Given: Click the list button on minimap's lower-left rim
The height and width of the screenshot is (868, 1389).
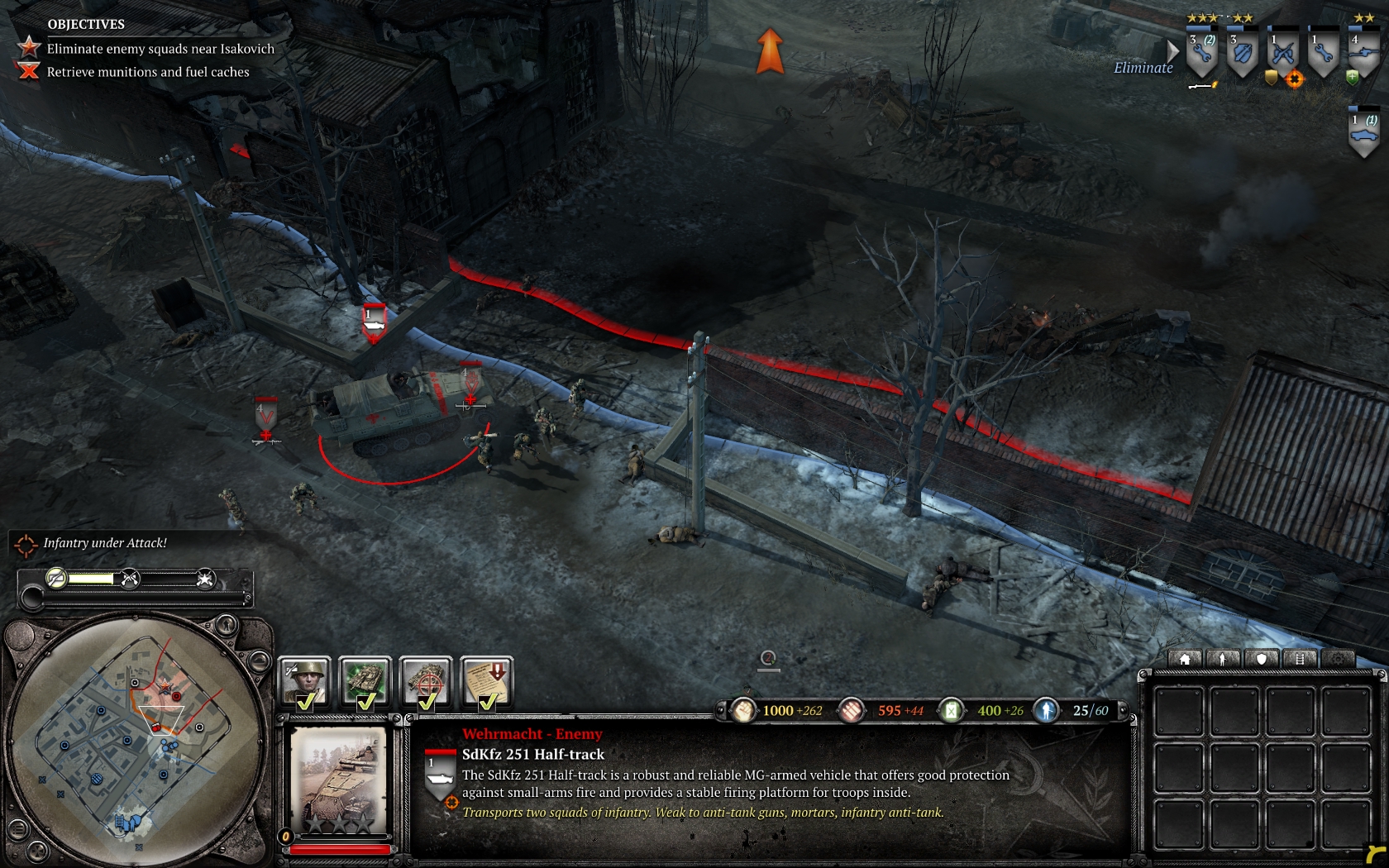Looking at the screenshot, I should coord(17,827).
